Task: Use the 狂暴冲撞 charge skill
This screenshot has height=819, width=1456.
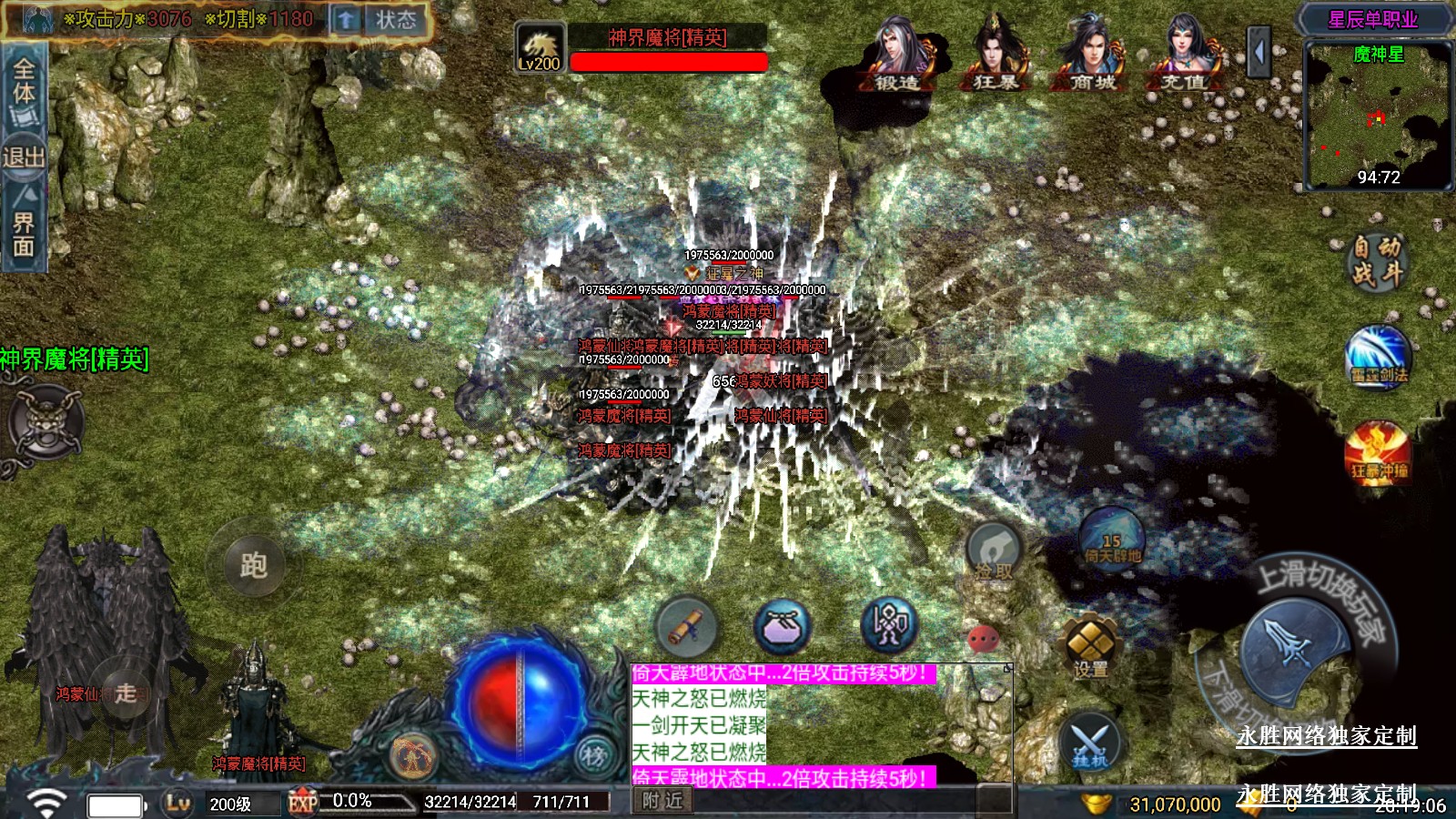Action: click(1379, 452)
